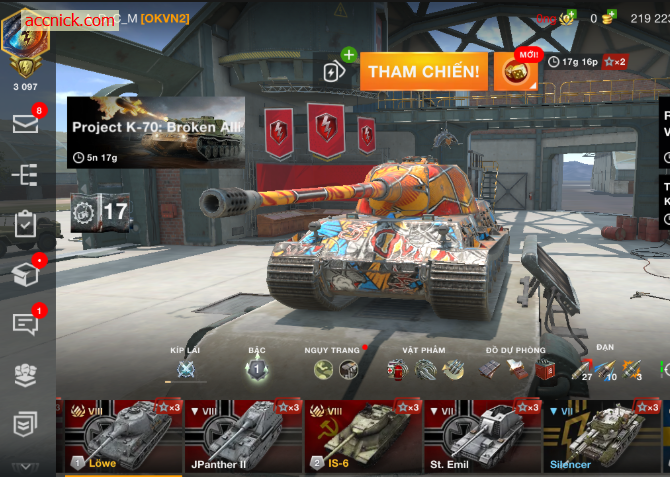
Task: Start battle with the THAM CHIẾN! button
Action: (x=426, y=71)
